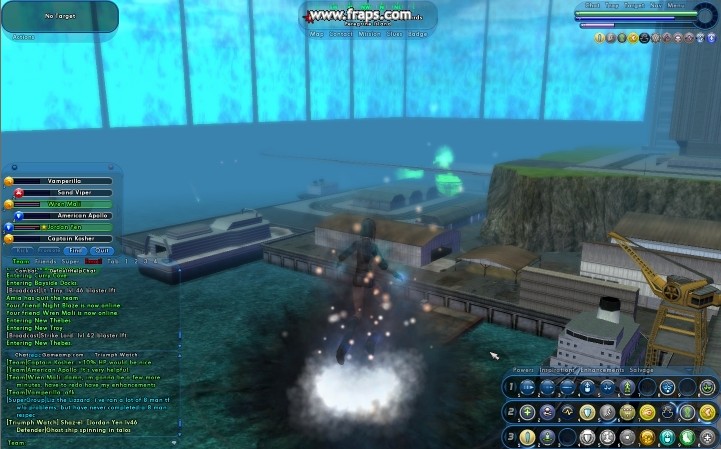721x449 pixels.
Task: Toggle the Chat window from top bar
Action: 592,5
